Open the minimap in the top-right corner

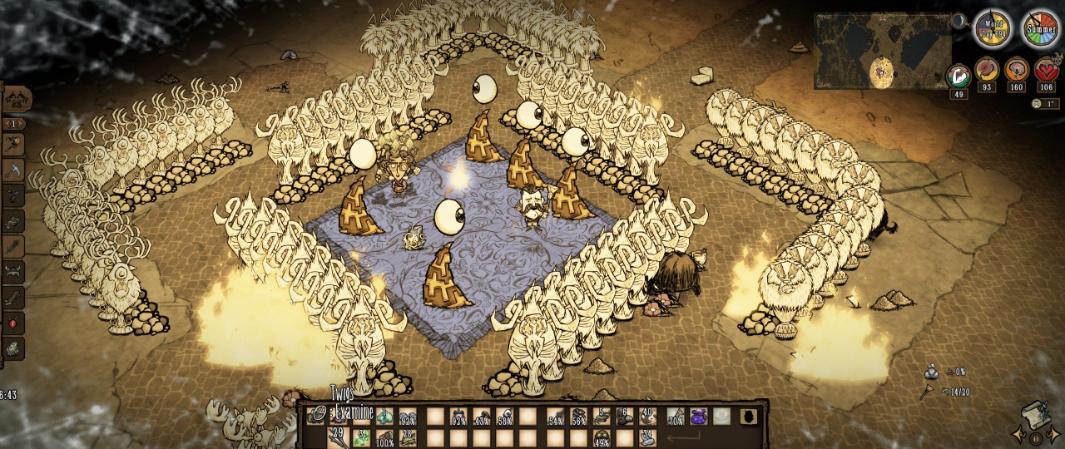click(883, 50)
